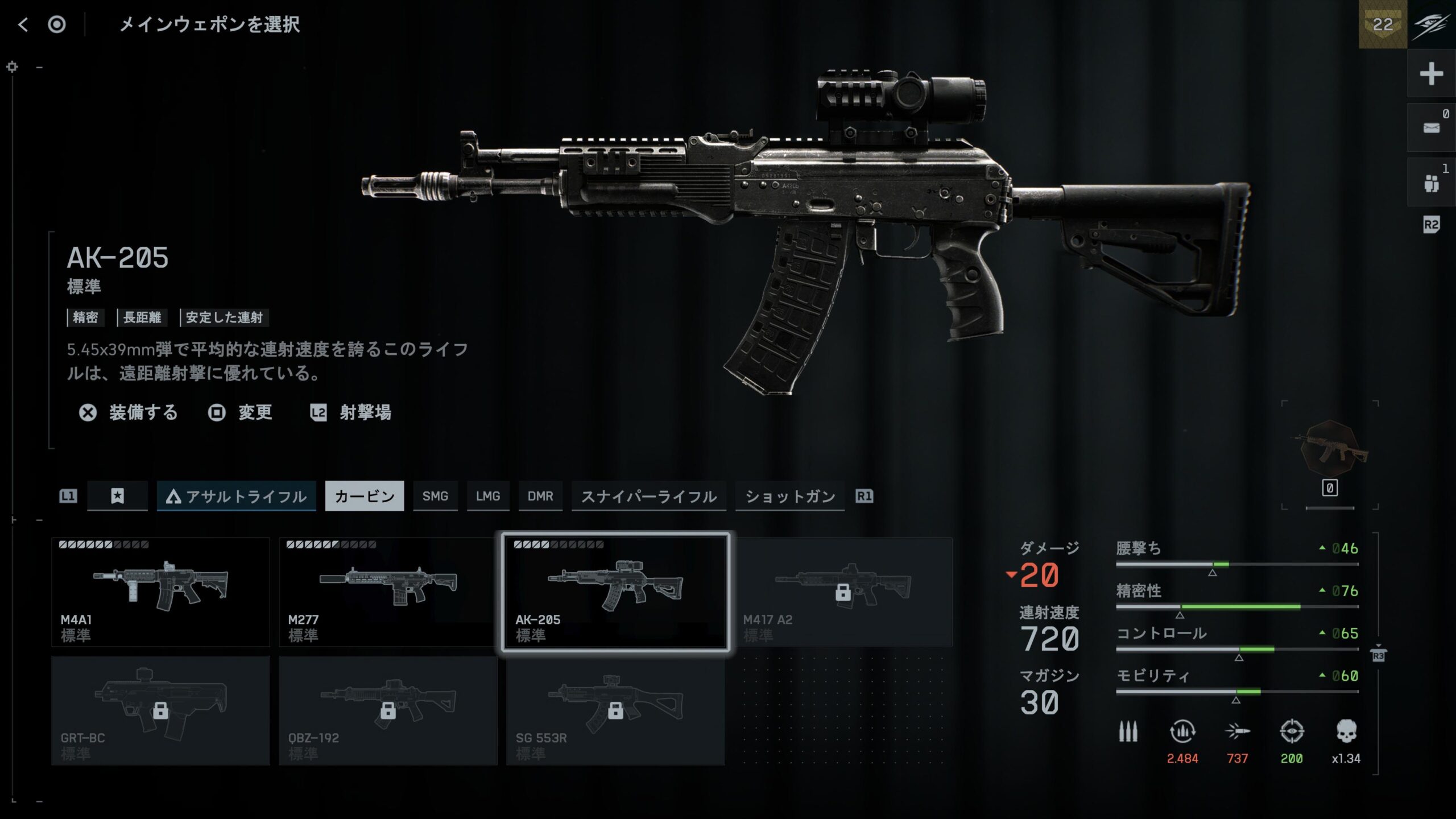The image size is (1456, 819).
Task: Choose the DMR weapon category
Action: [x=540, y=497]
